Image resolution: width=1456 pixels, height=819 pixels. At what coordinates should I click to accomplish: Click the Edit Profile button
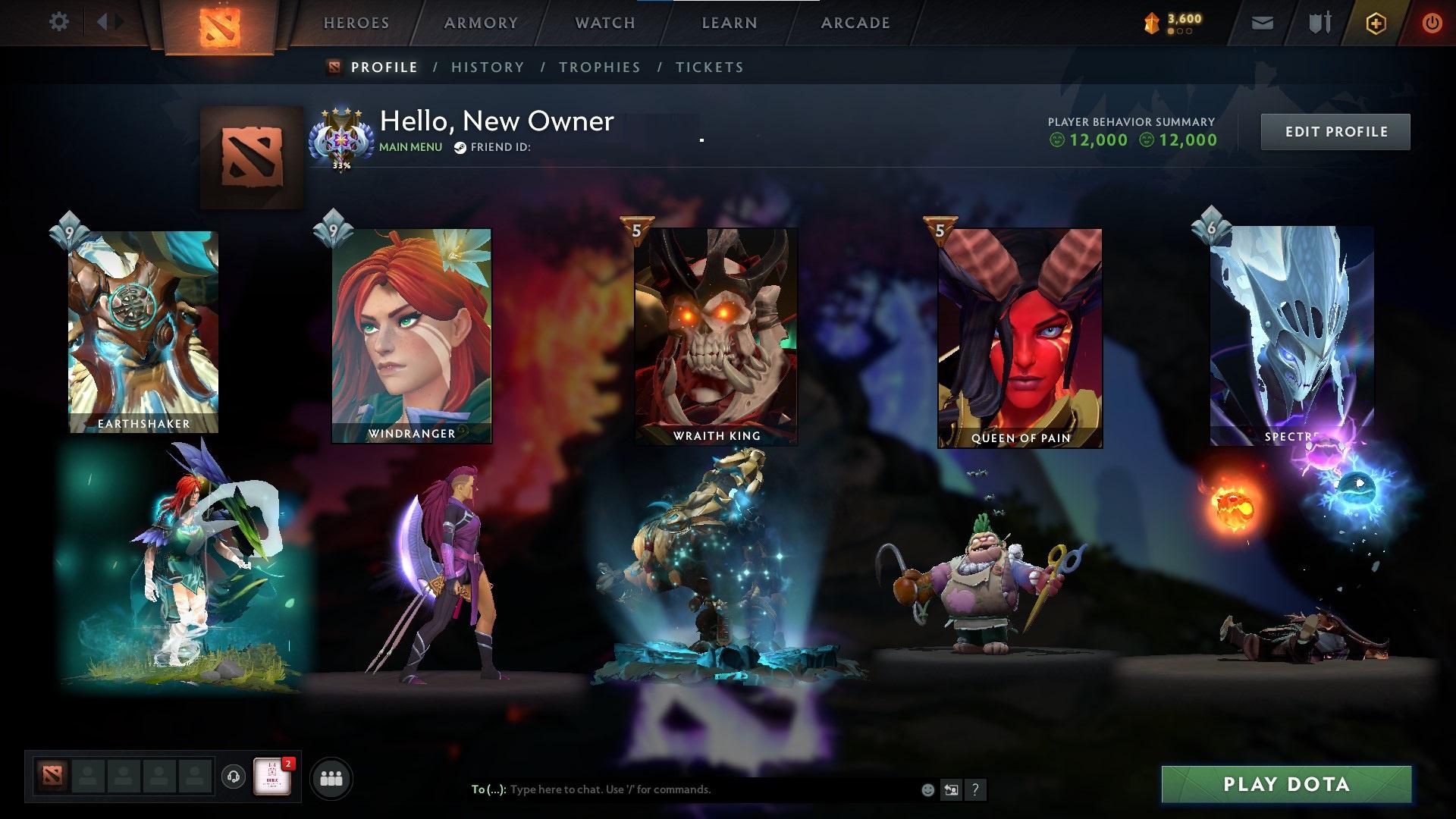1335,130
